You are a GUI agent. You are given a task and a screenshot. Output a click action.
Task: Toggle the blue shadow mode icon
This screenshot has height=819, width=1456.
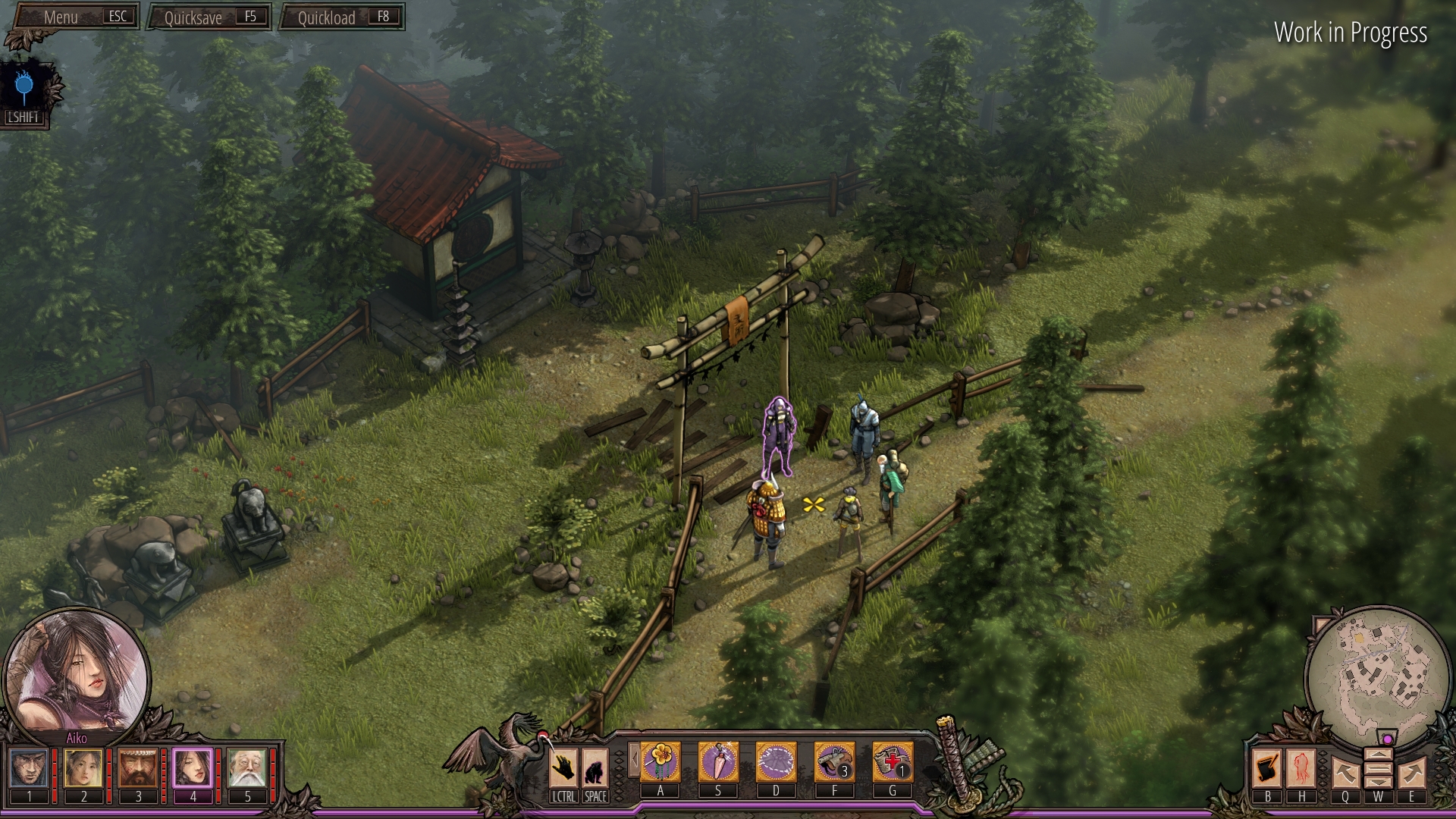pyautogui.click(x=24, y=88)
